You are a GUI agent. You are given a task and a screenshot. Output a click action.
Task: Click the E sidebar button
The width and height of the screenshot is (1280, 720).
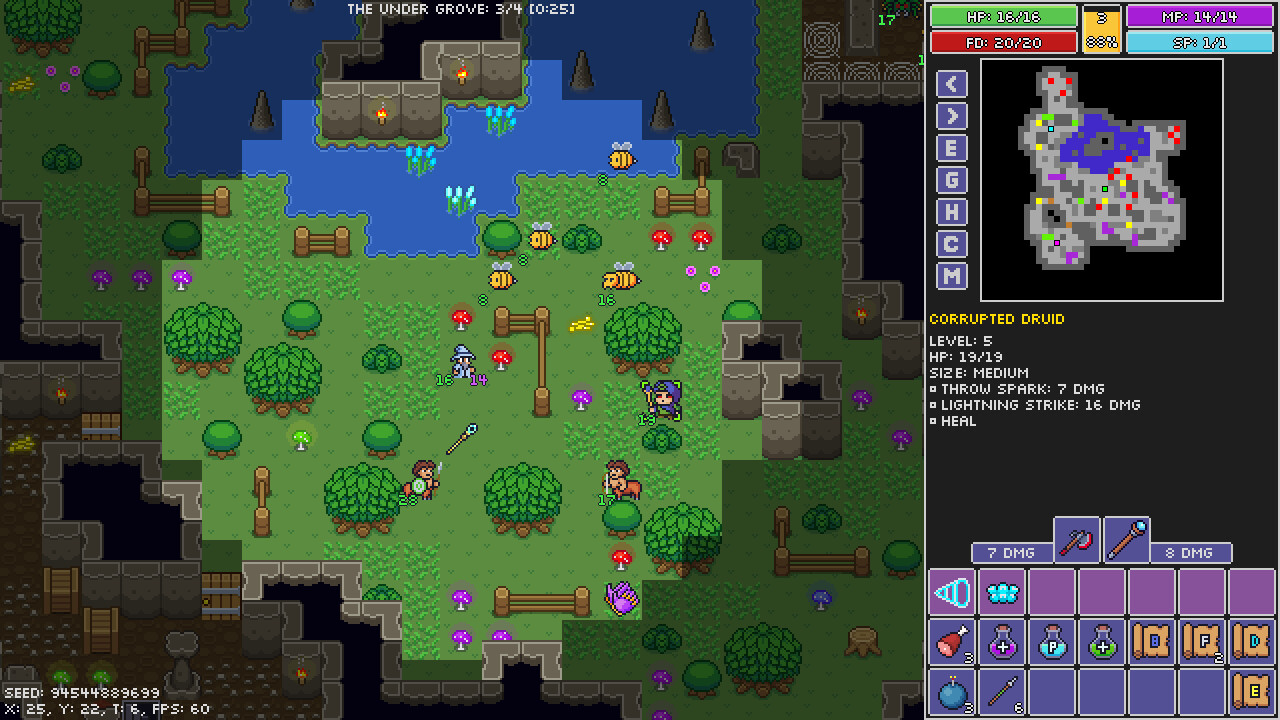951,147
